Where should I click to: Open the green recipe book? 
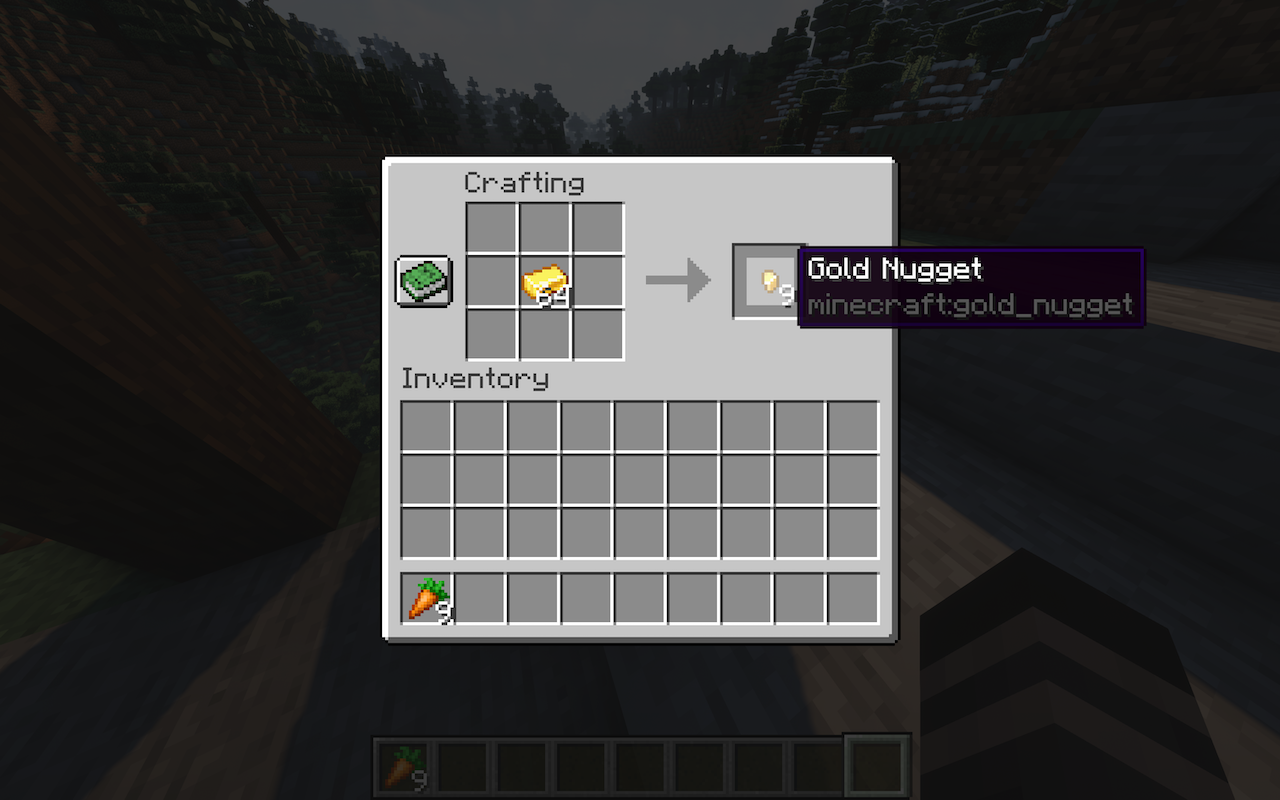tap(424, 281)
